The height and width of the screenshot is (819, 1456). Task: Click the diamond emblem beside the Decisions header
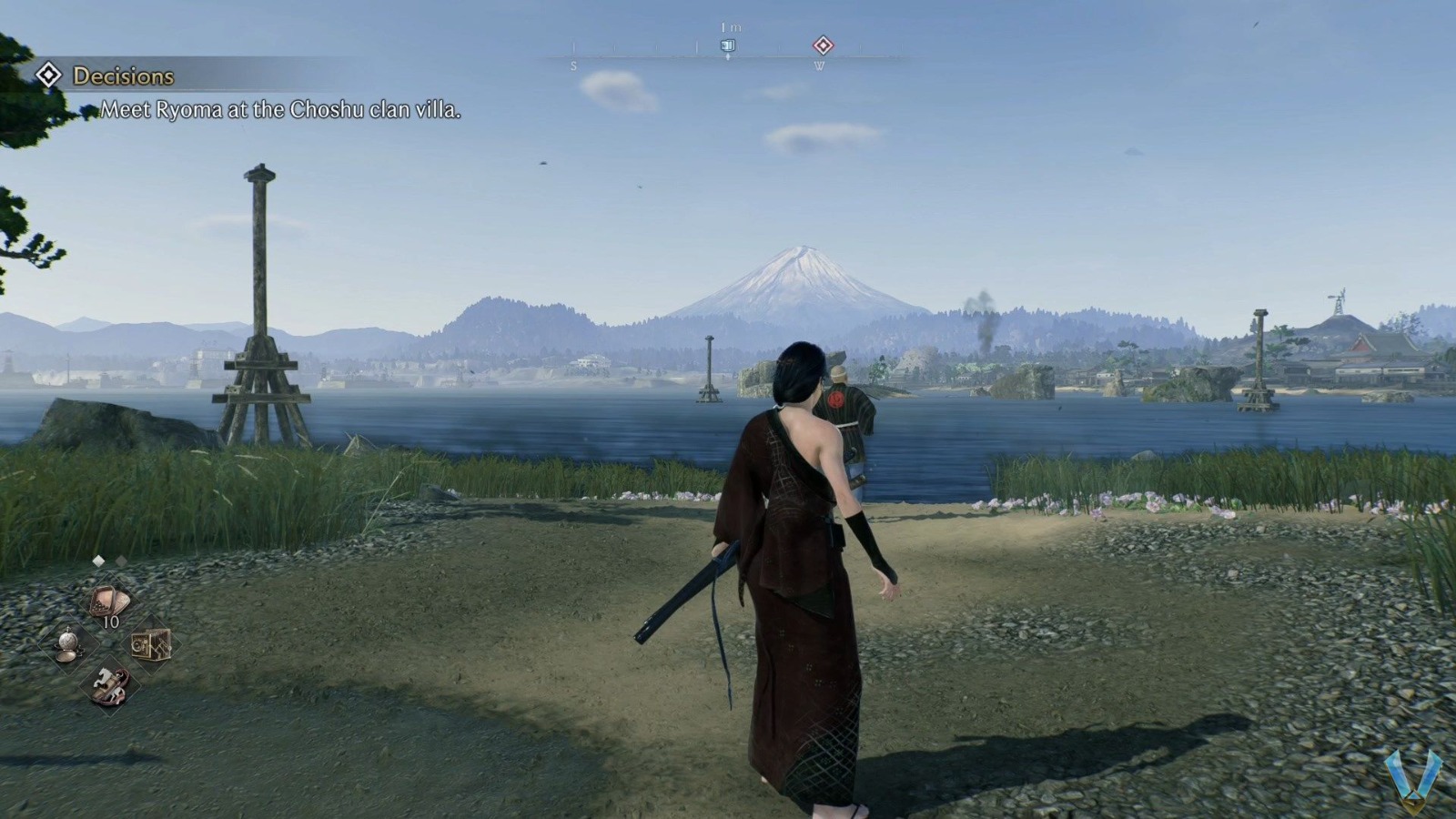click(46, 76)
